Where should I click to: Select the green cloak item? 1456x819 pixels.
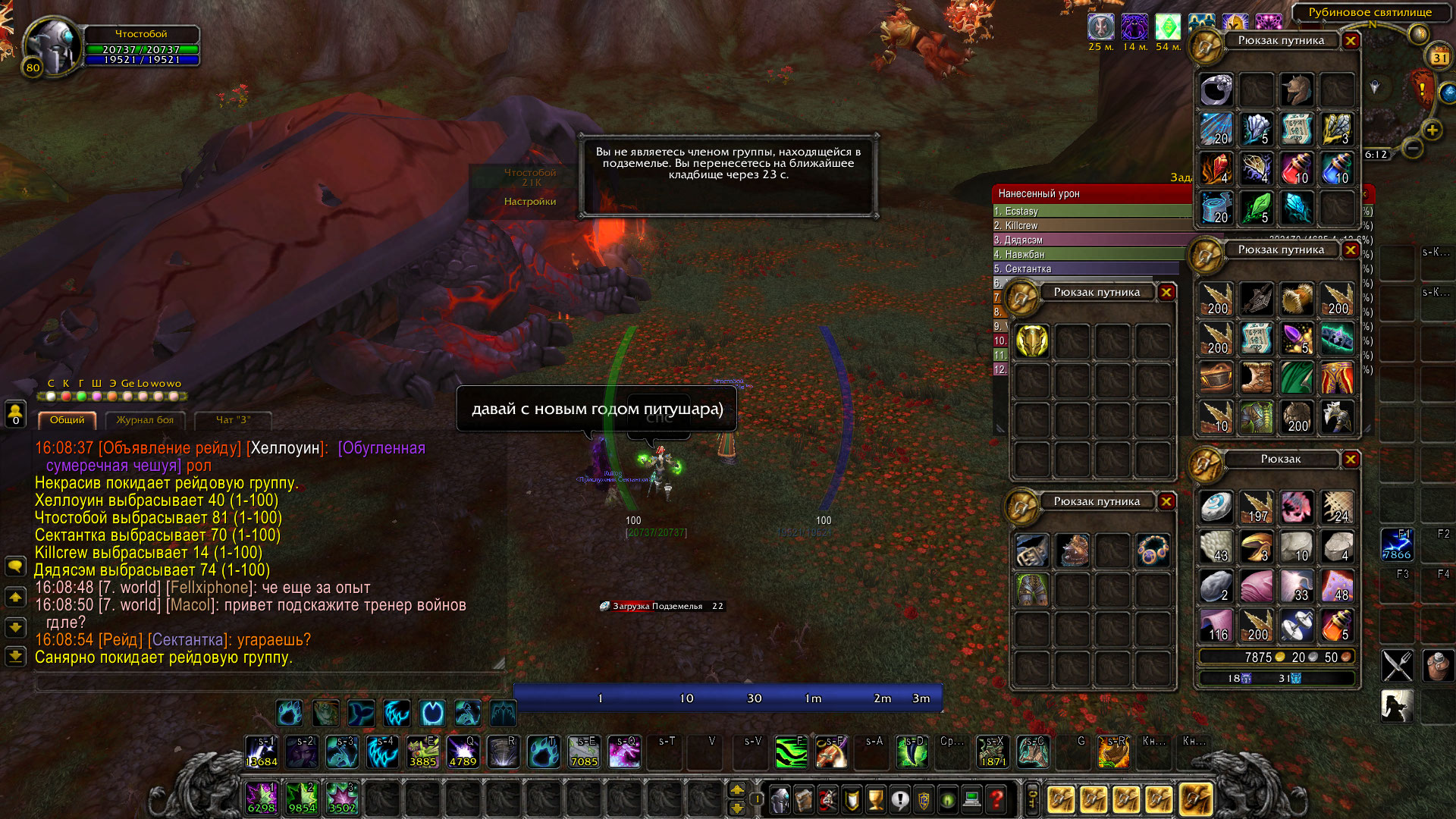tap(1297, 378)
